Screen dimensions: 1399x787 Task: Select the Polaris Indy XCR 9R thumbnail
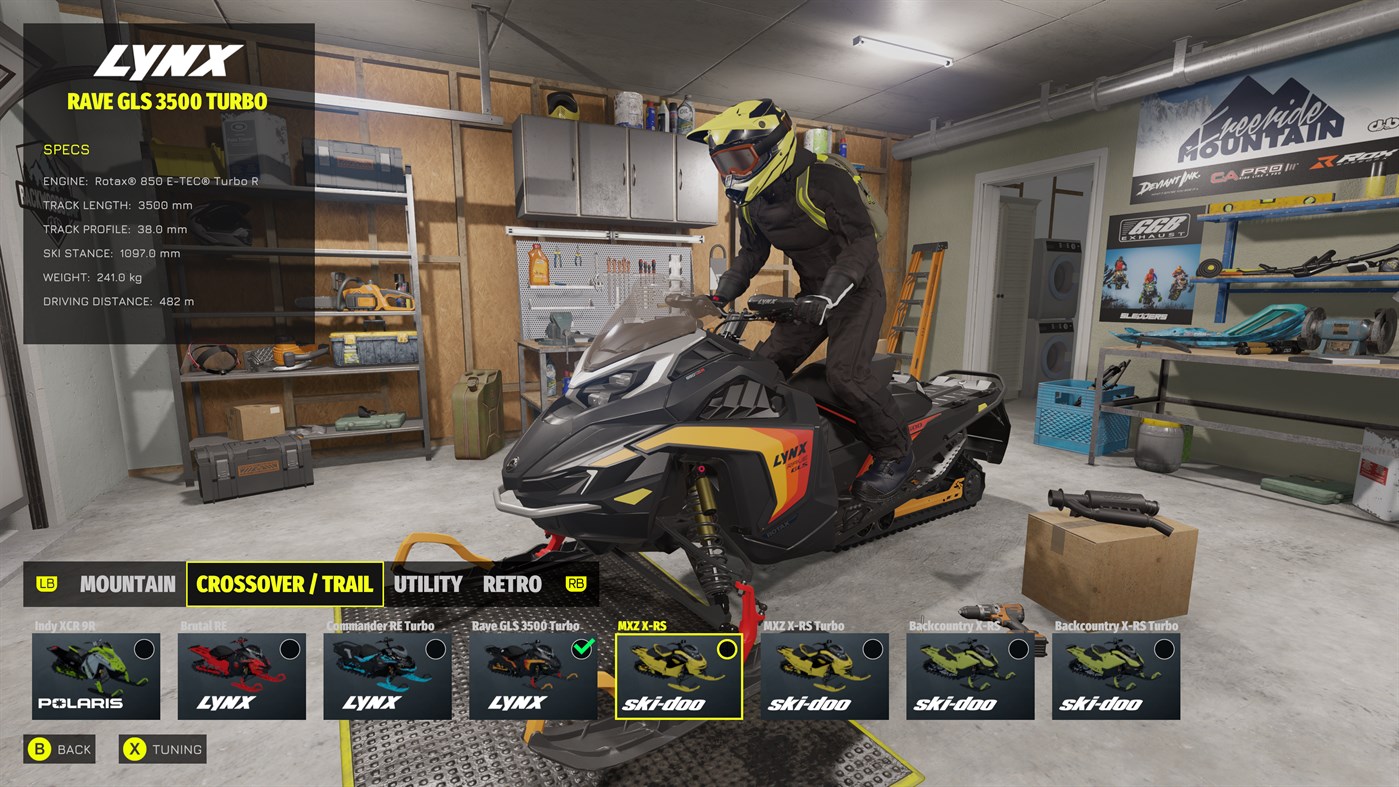coord(95,675)
